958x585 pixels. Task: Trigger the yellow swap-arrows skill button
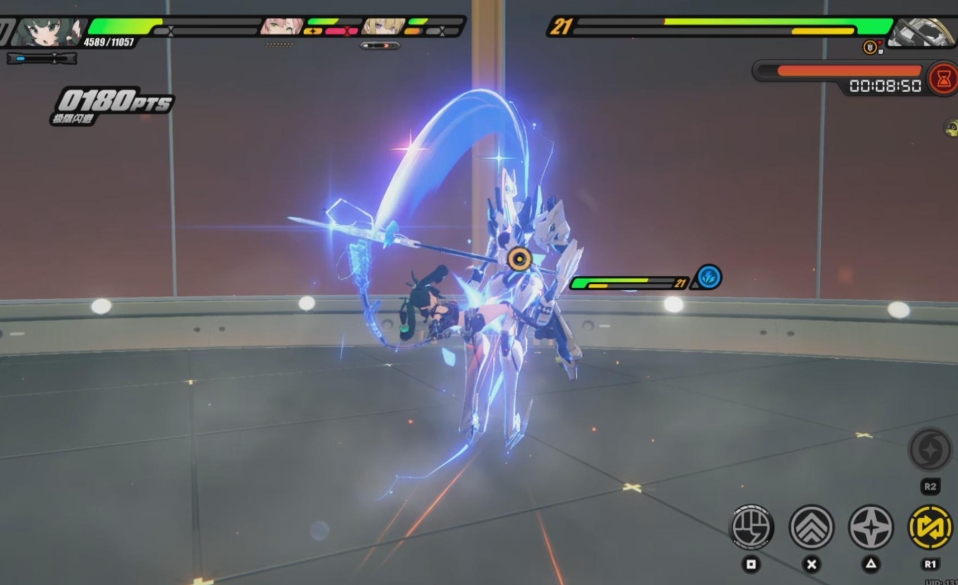tap(930, 527)
